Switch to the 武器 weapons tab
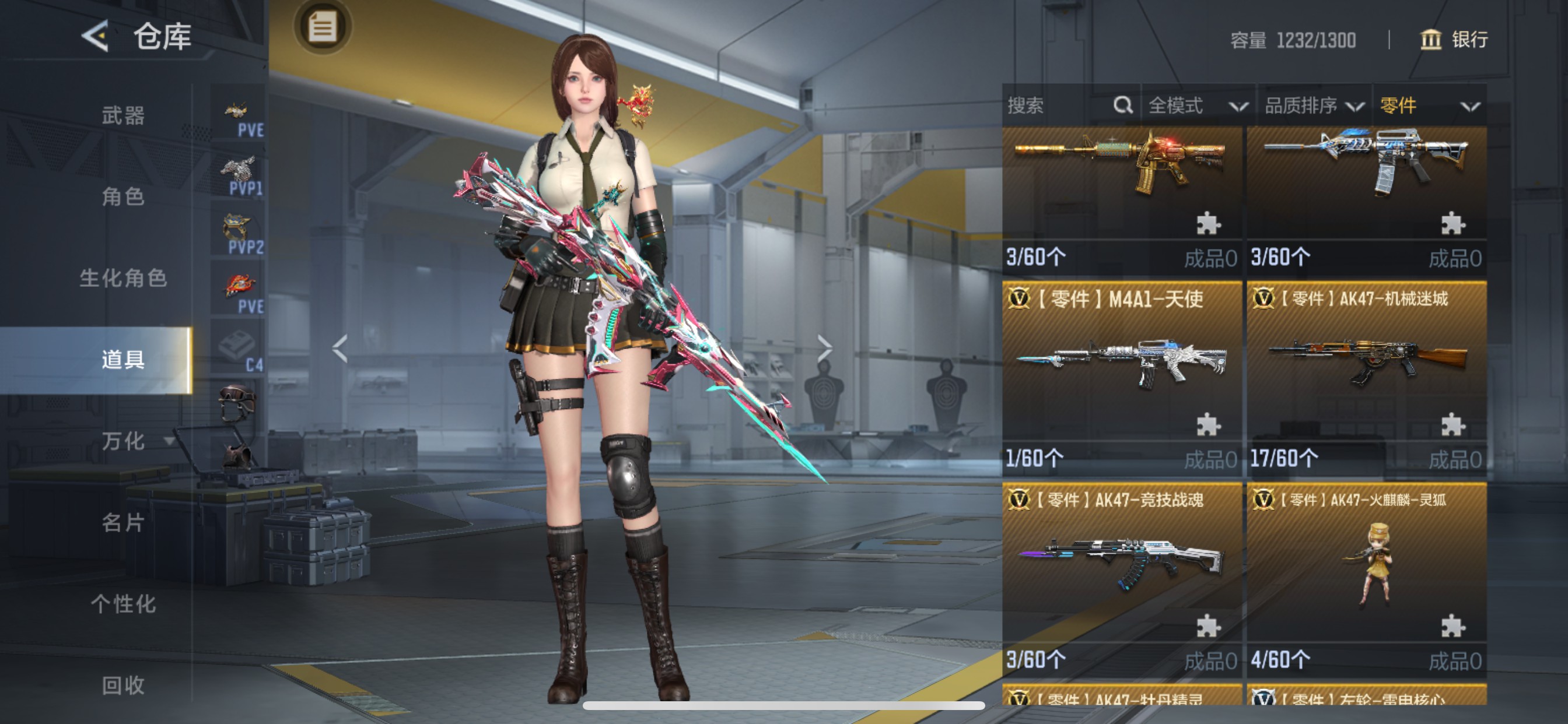 click(123, 115)
